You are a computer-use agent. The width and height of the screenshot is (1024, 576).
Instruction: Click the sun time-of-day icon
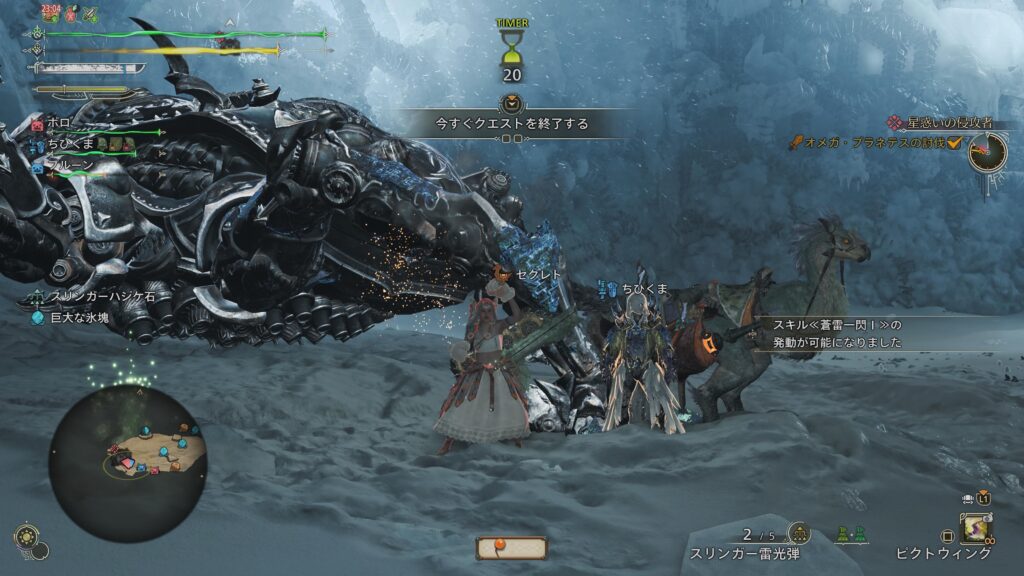28,539
